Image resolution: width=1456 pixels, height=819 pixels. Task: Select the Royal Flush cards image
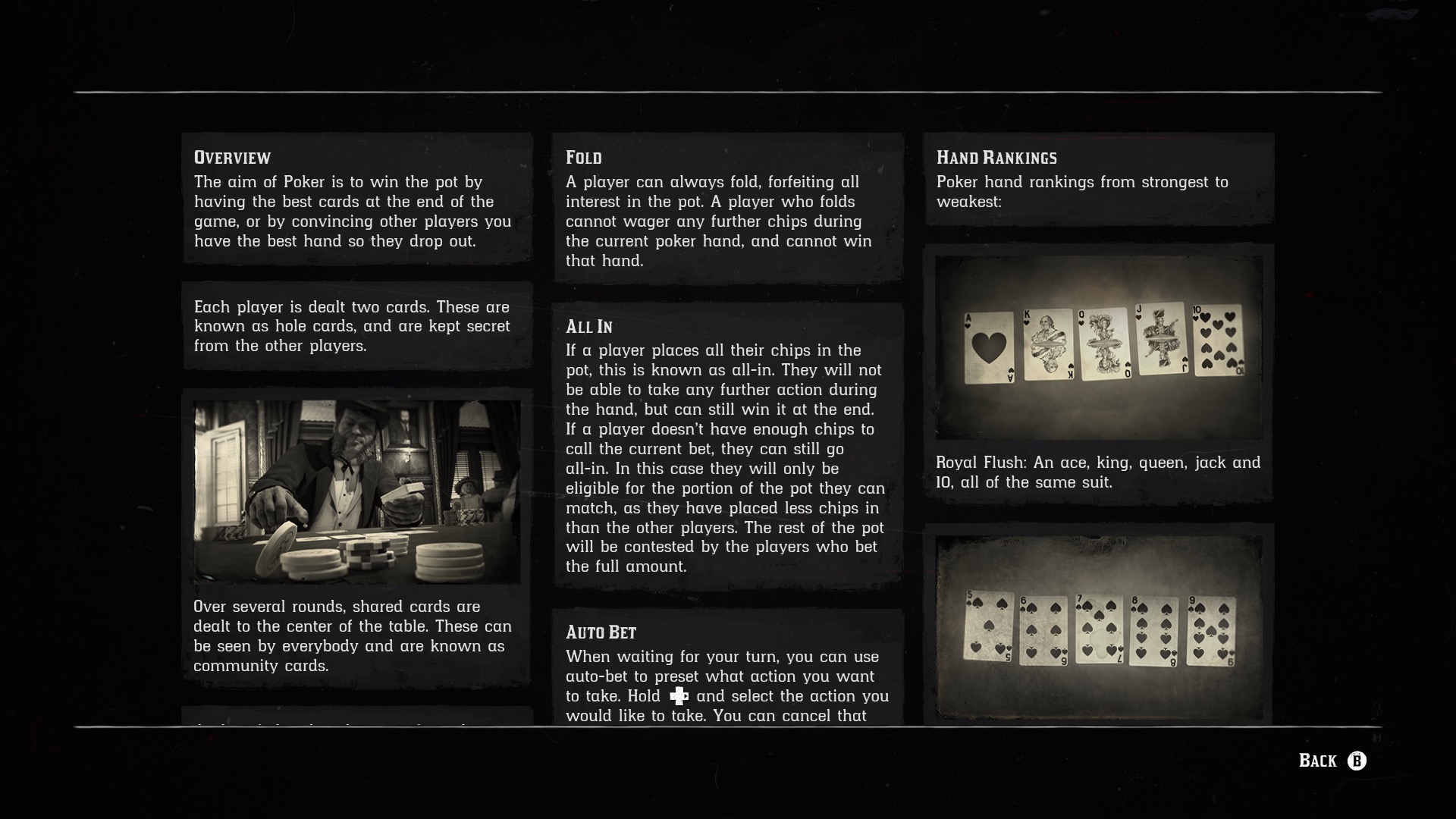(x=1099, y=347)
